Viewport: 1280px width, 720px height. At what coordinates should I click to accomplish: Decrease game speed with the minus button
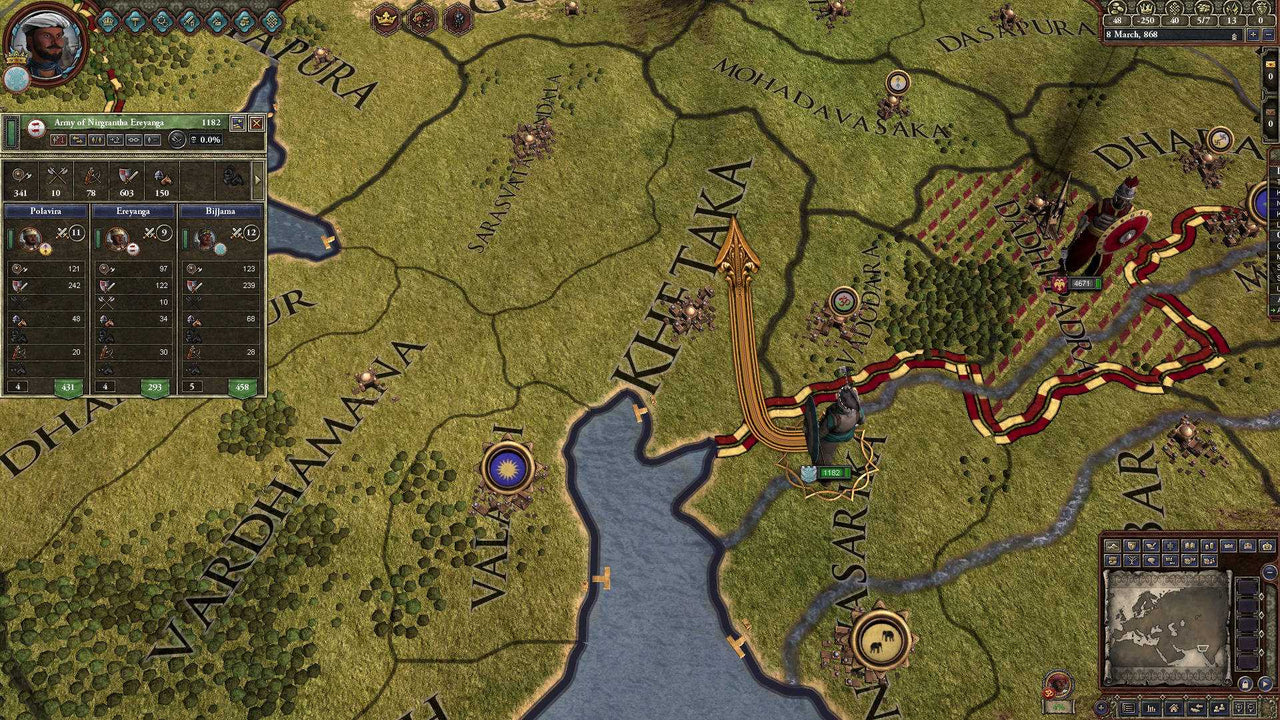[x=1270, y=35]
